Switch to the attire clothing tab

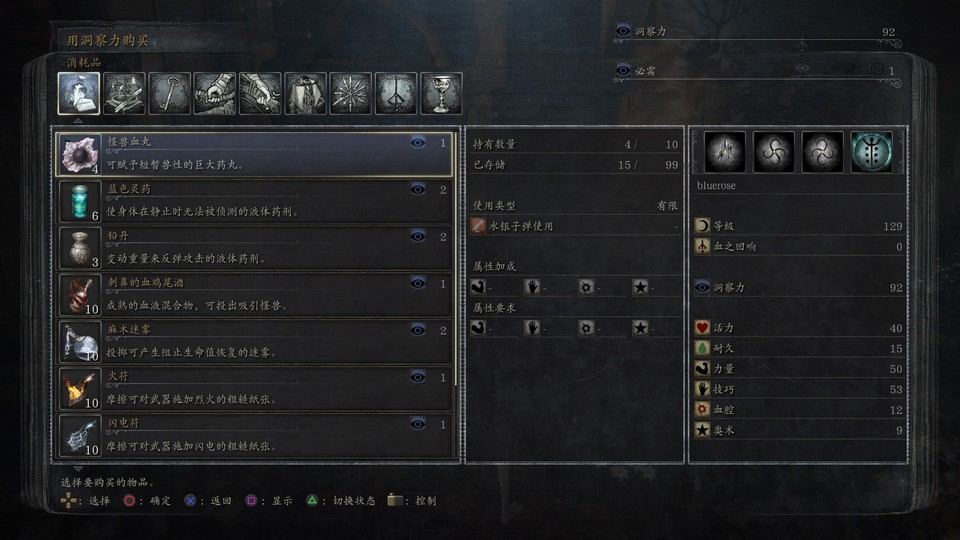point(306,94)
